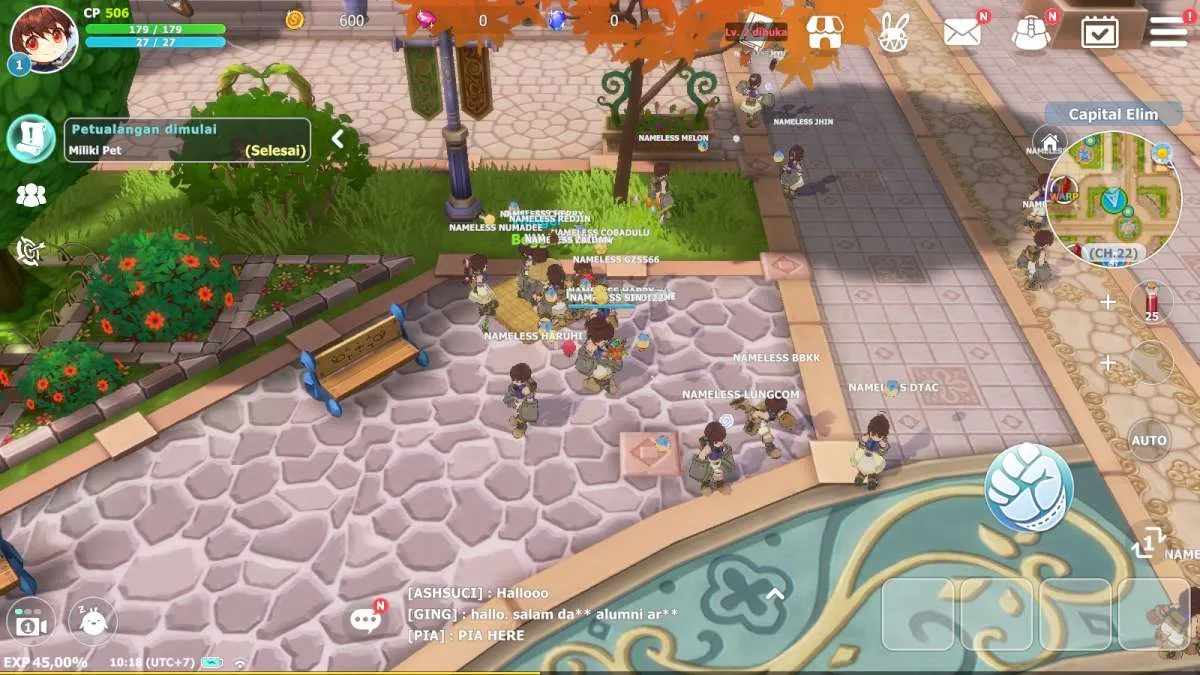
Task: Open the Capital Elim minimap
Action: tap(1114, 198)
